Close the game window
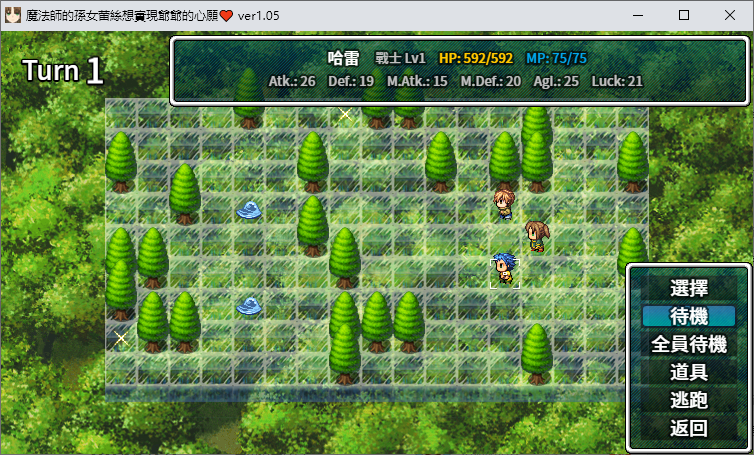754x455 pixels. coord(730,15)
